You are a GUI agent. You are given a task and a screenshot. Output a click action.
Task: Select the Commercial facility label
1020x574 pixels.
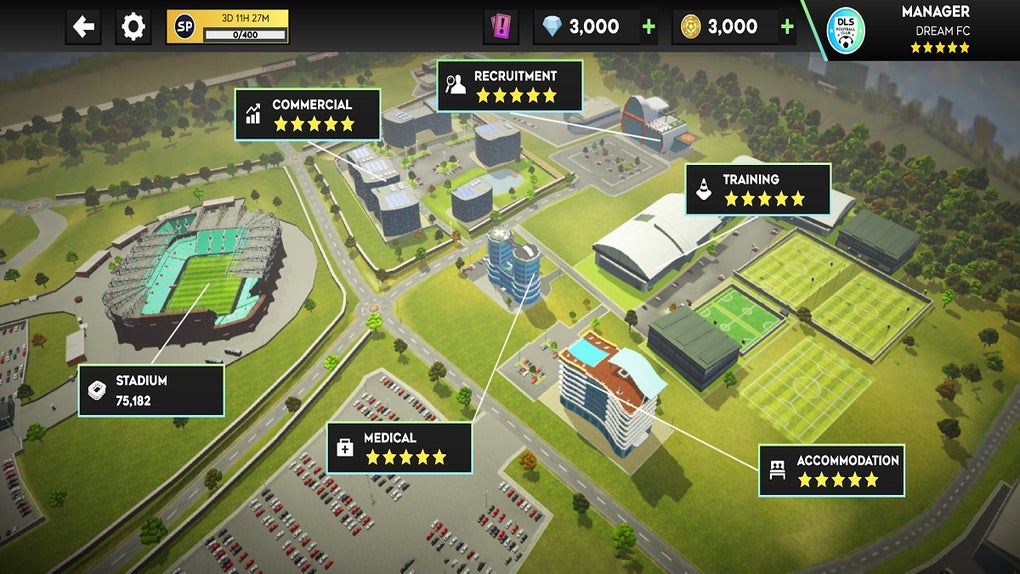[308, 114]
